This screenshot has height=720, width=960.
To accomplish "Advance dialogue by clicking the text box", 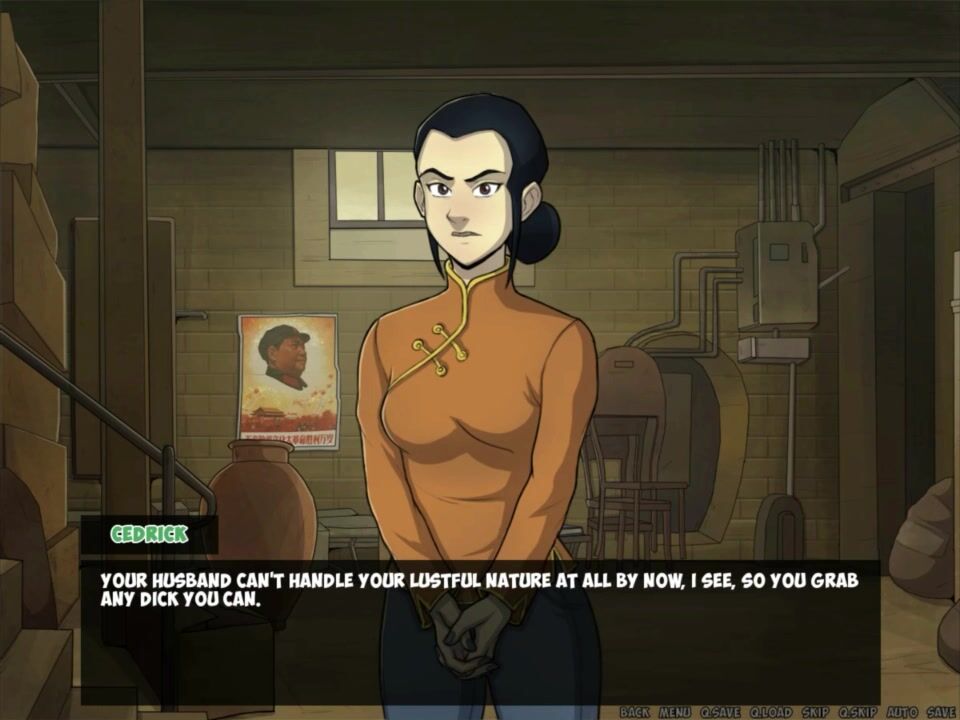I will click(x=480, y=630).
